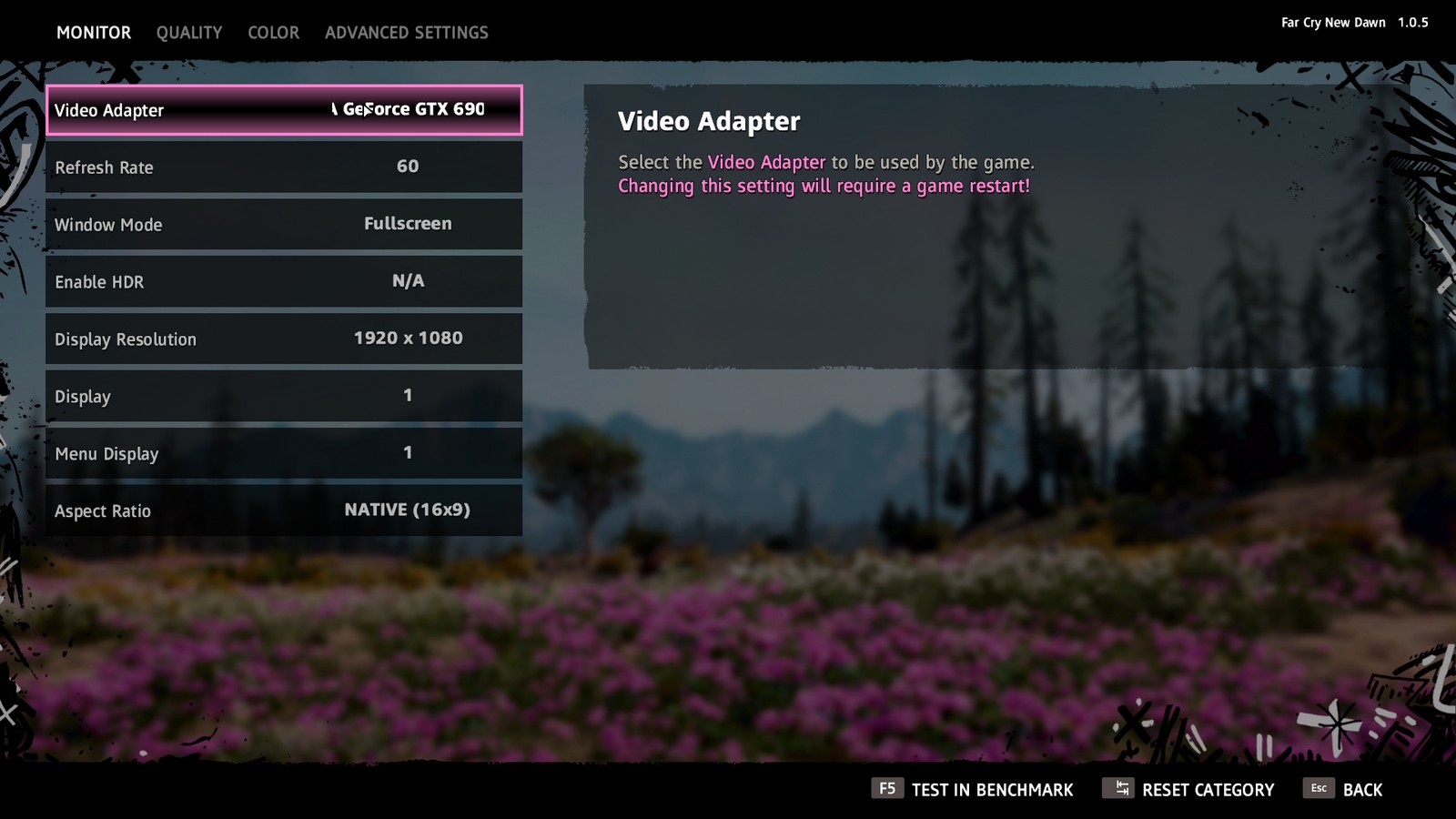
Task: Select the Aspect Ratio setting row
Action: pos(284,511)
